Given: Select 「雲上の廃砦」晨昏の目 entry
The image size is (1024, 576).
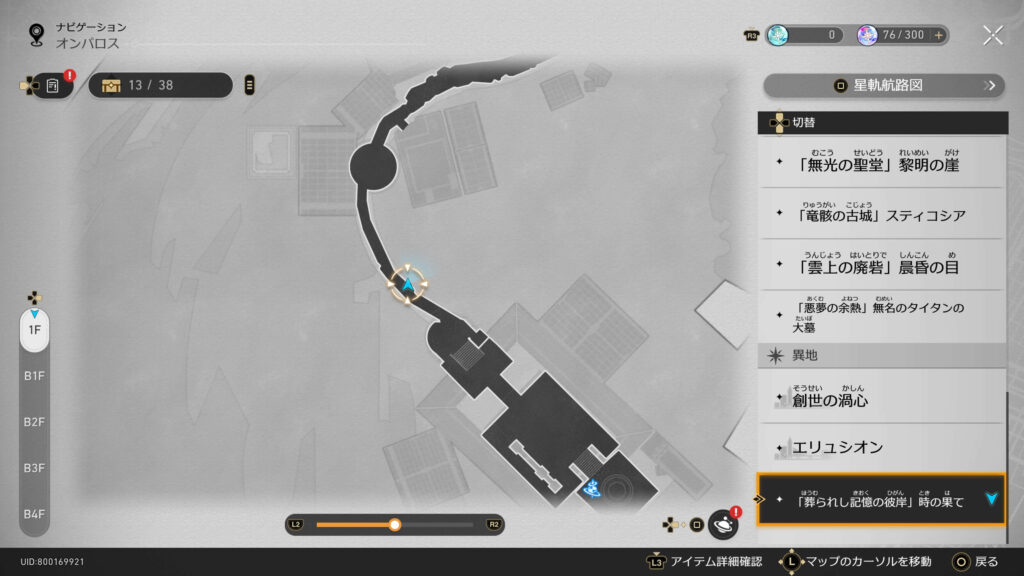Looking at the screenshot, I should click(880, 266).
